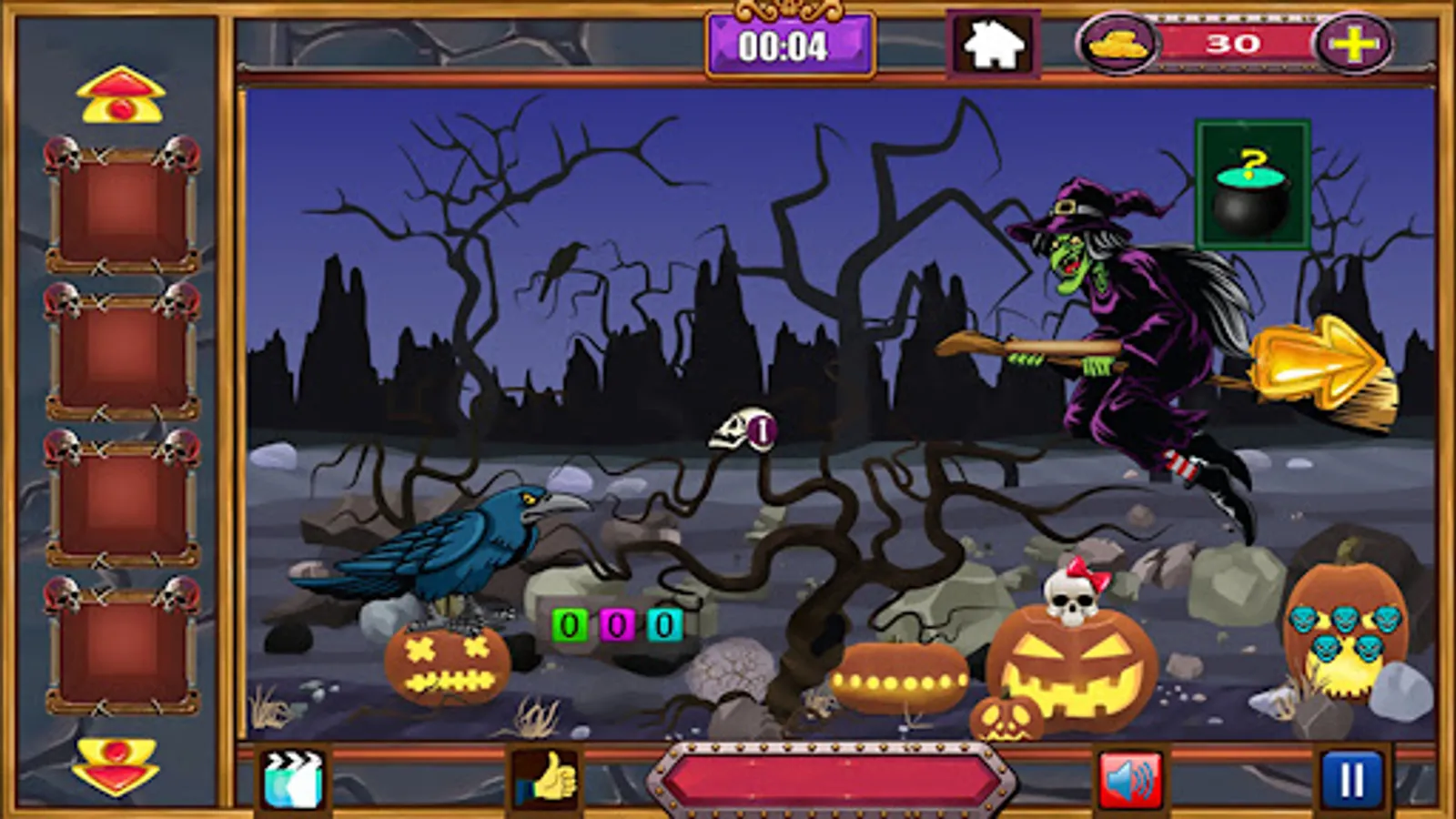Expand the purple plus button for more coins
This screenshot has height=819, width=1456.
point(1353,43)
